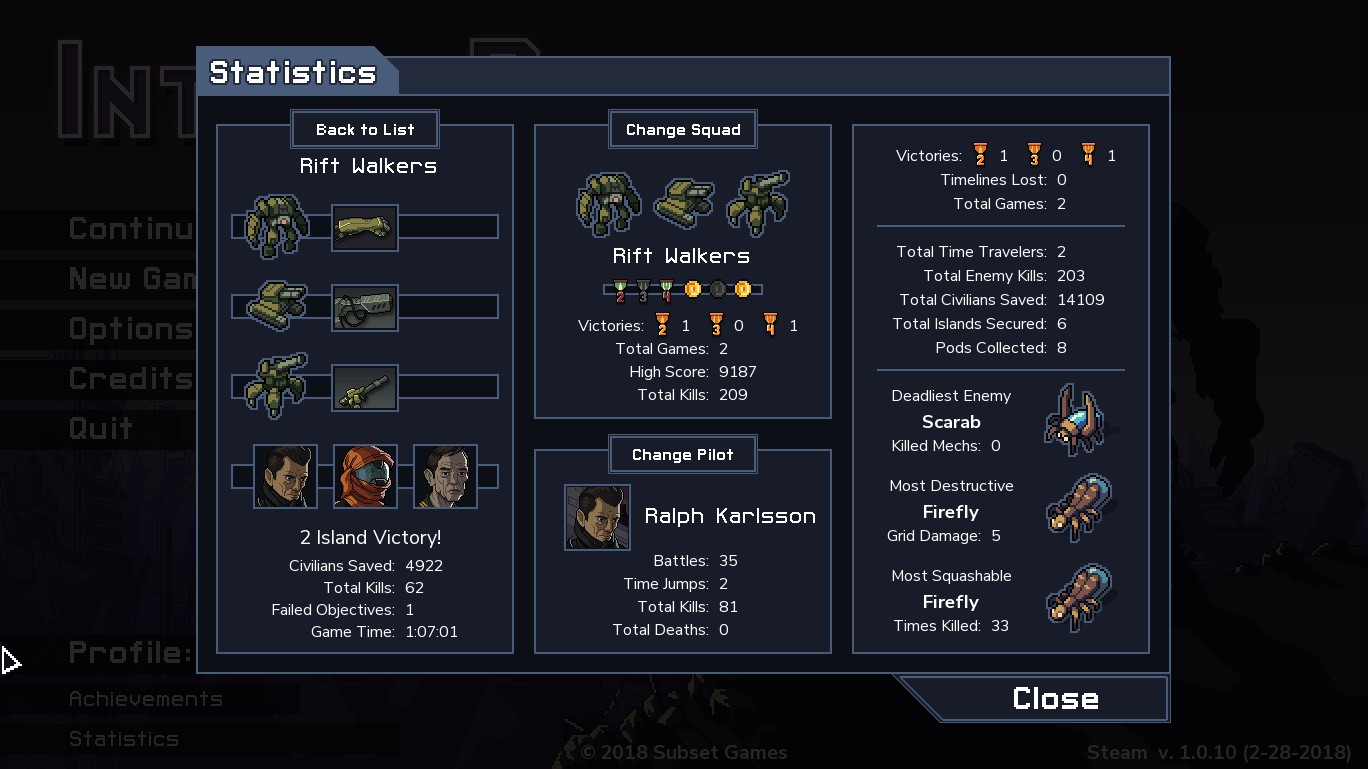Go back to the squad list

click(x=365, y=129)
